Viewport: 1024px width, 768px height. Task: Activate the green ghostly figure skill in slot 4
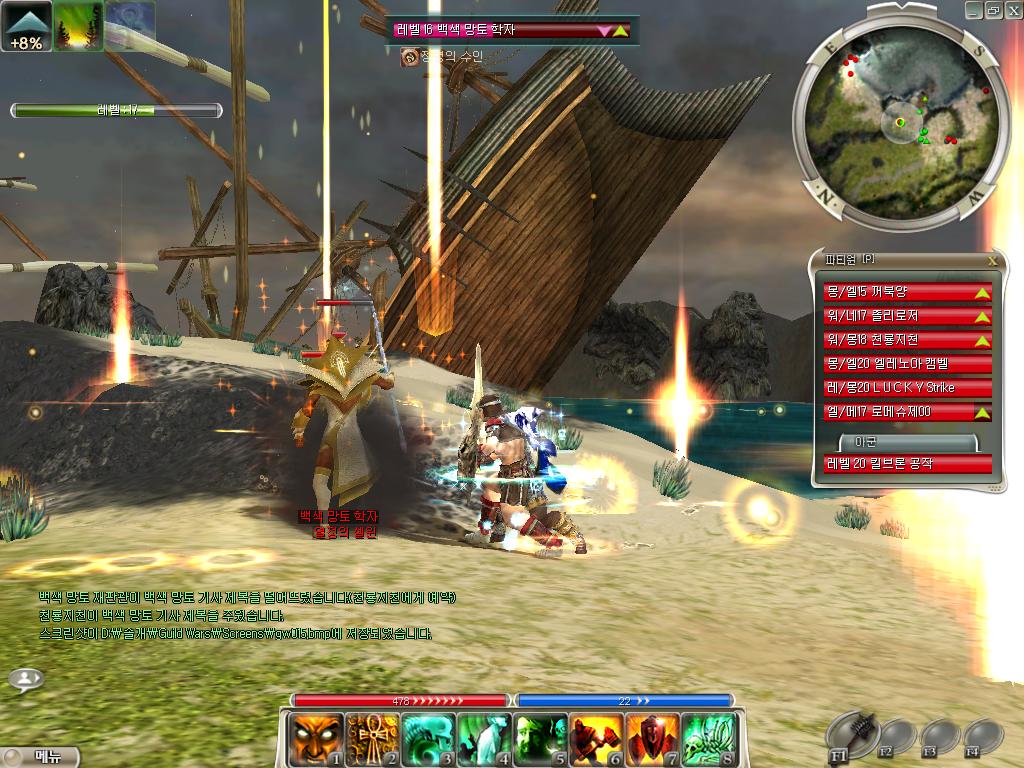coord(485,740)
